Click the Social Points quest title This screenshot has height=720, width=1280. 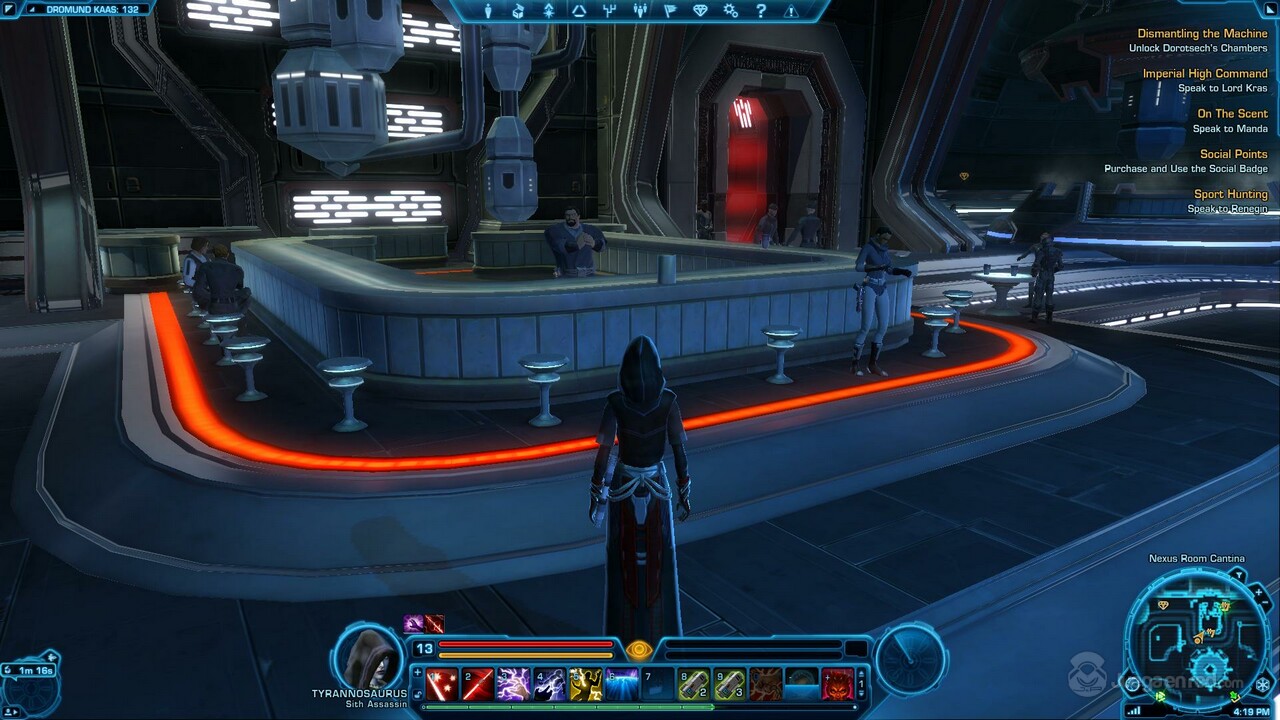pos(1235,154)
